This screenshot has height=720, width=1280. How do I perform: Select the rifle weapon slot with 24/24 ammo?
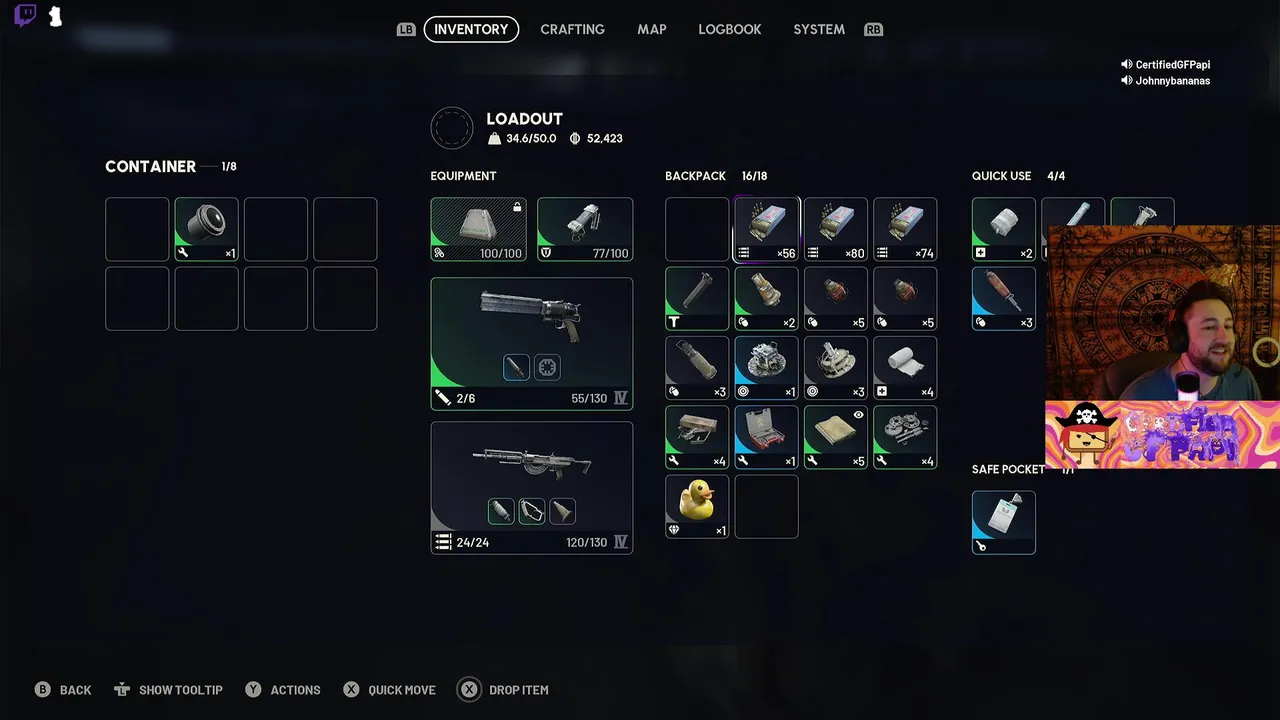point(531,487)
